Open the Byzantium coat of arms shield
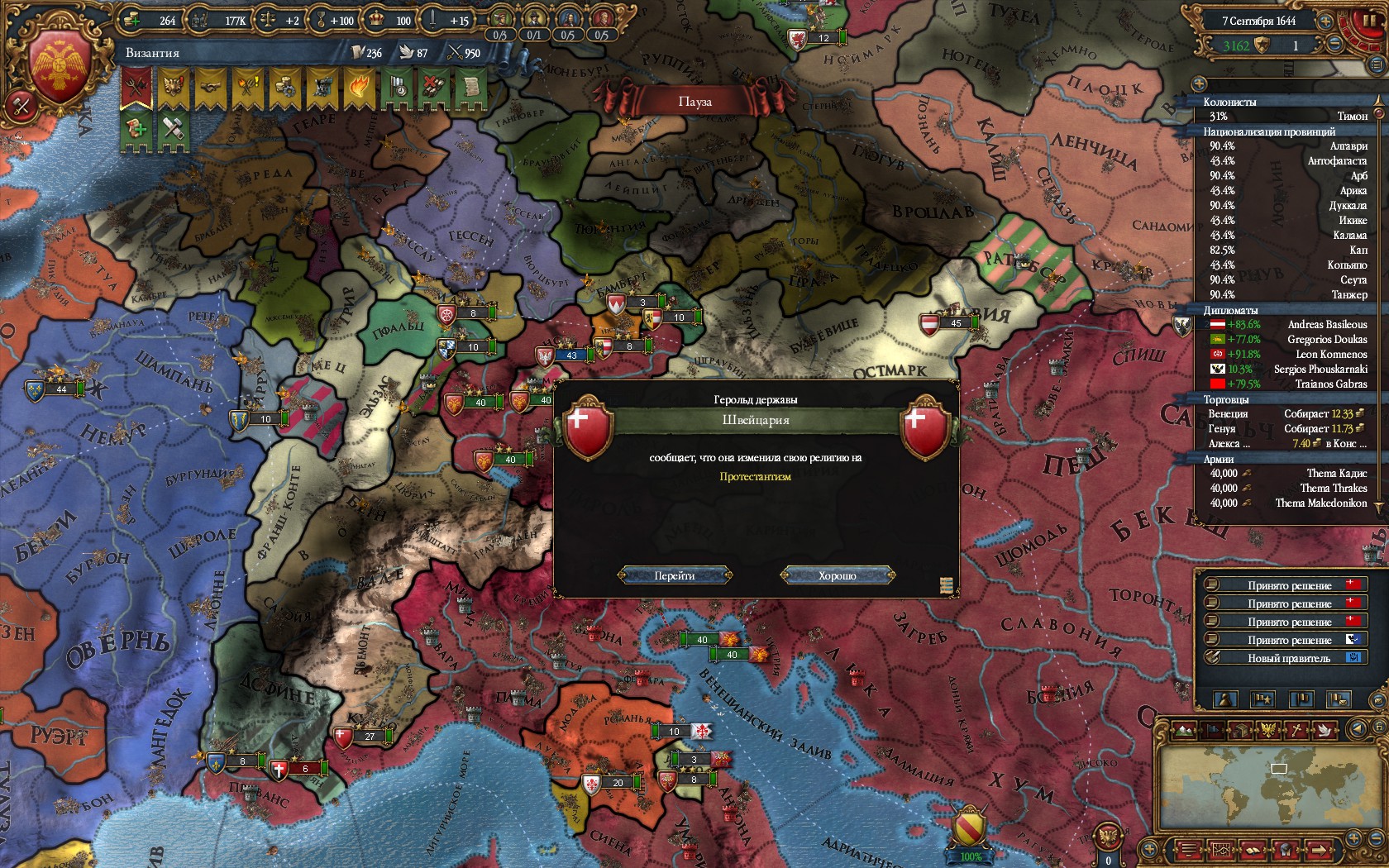Viewport: 1389px width, 868px height. tap(60, 68)
